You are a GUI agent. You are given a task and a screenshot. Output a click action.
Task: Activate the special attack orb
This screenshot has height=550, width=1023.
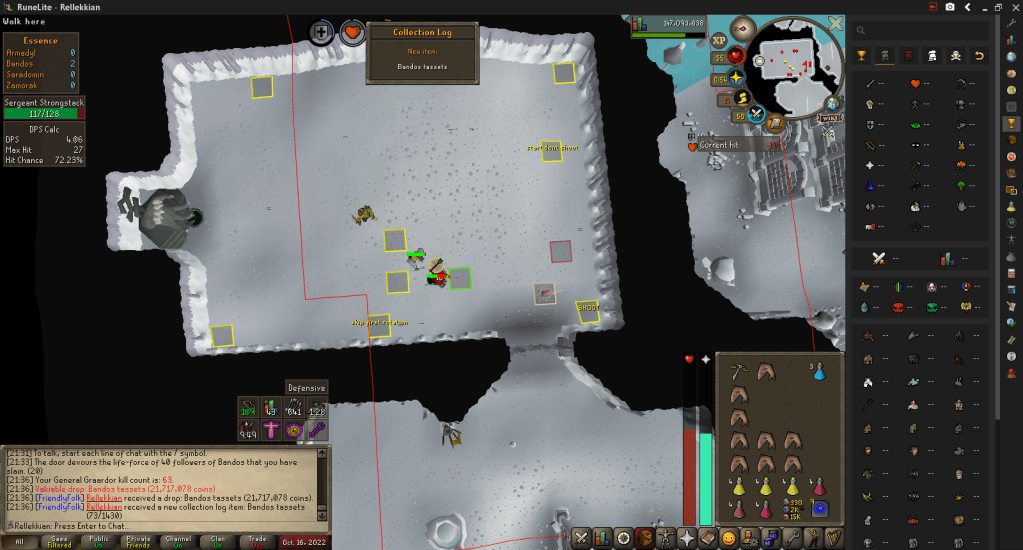(756, 116)
